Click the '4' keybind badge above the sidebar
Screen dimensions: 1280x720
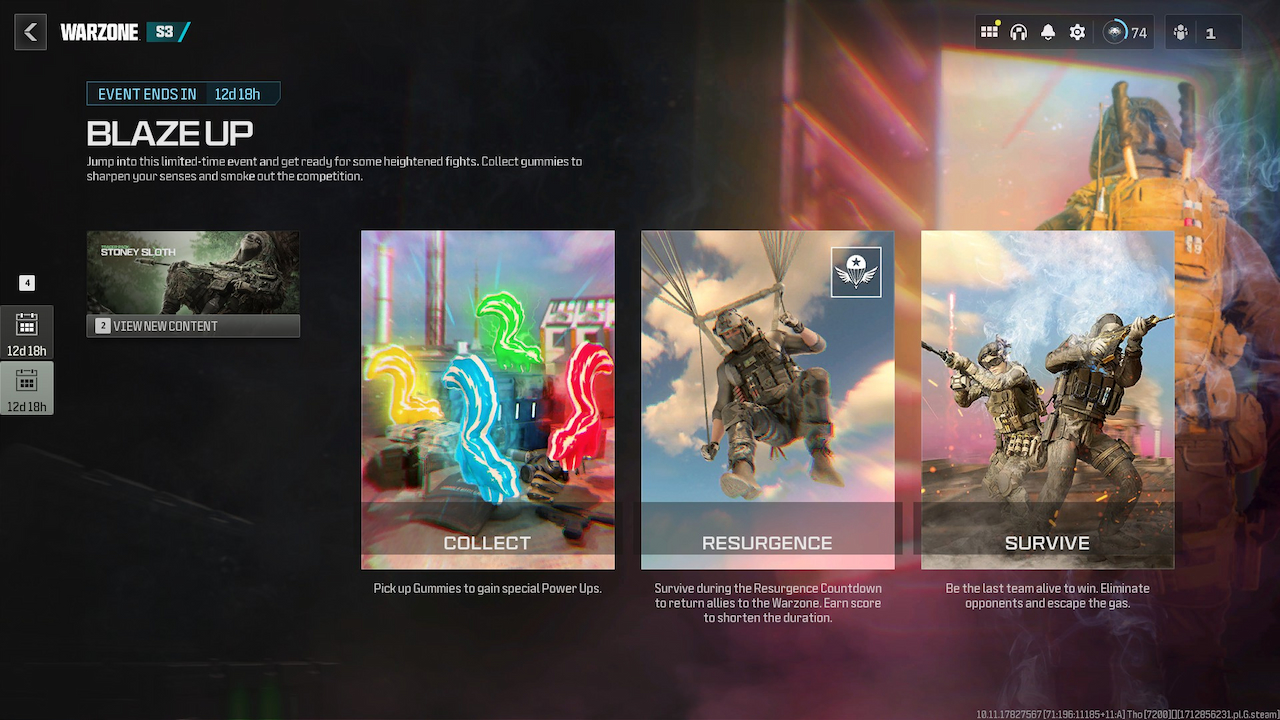coord(27,283)
